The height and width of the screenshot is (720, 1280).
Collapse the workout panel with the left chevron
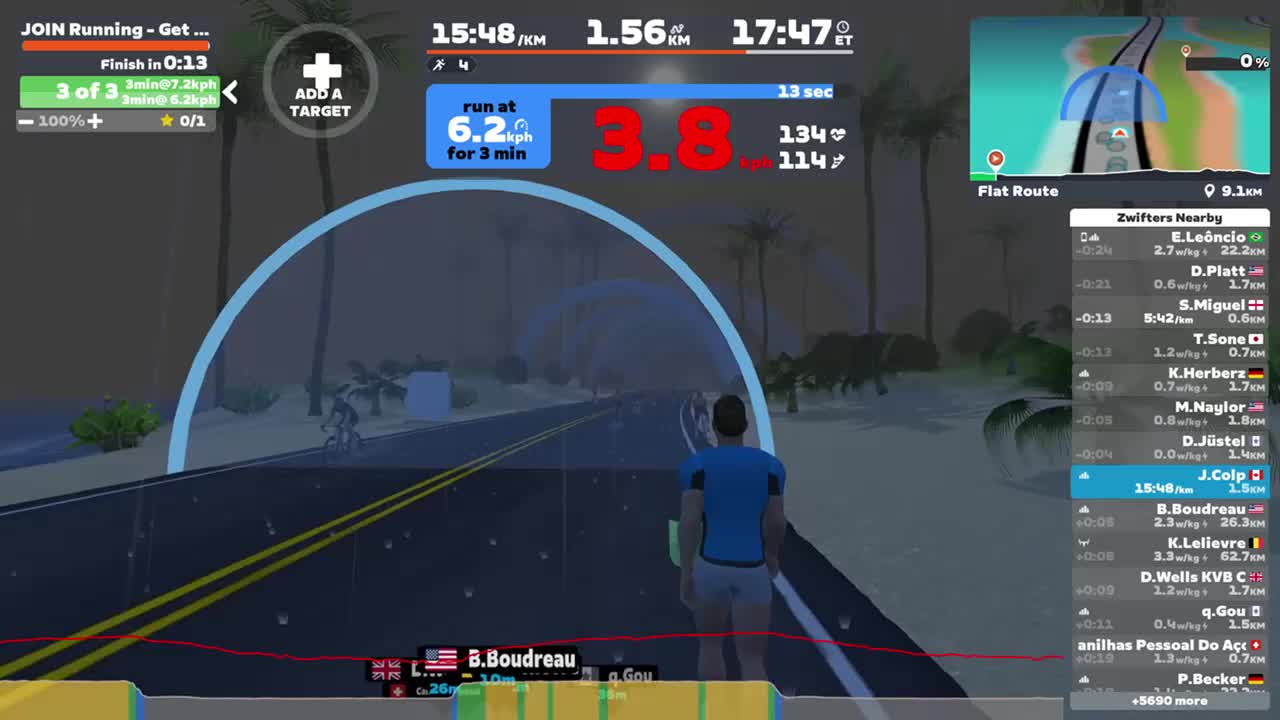pyautogui.click(x=229, y=92)
